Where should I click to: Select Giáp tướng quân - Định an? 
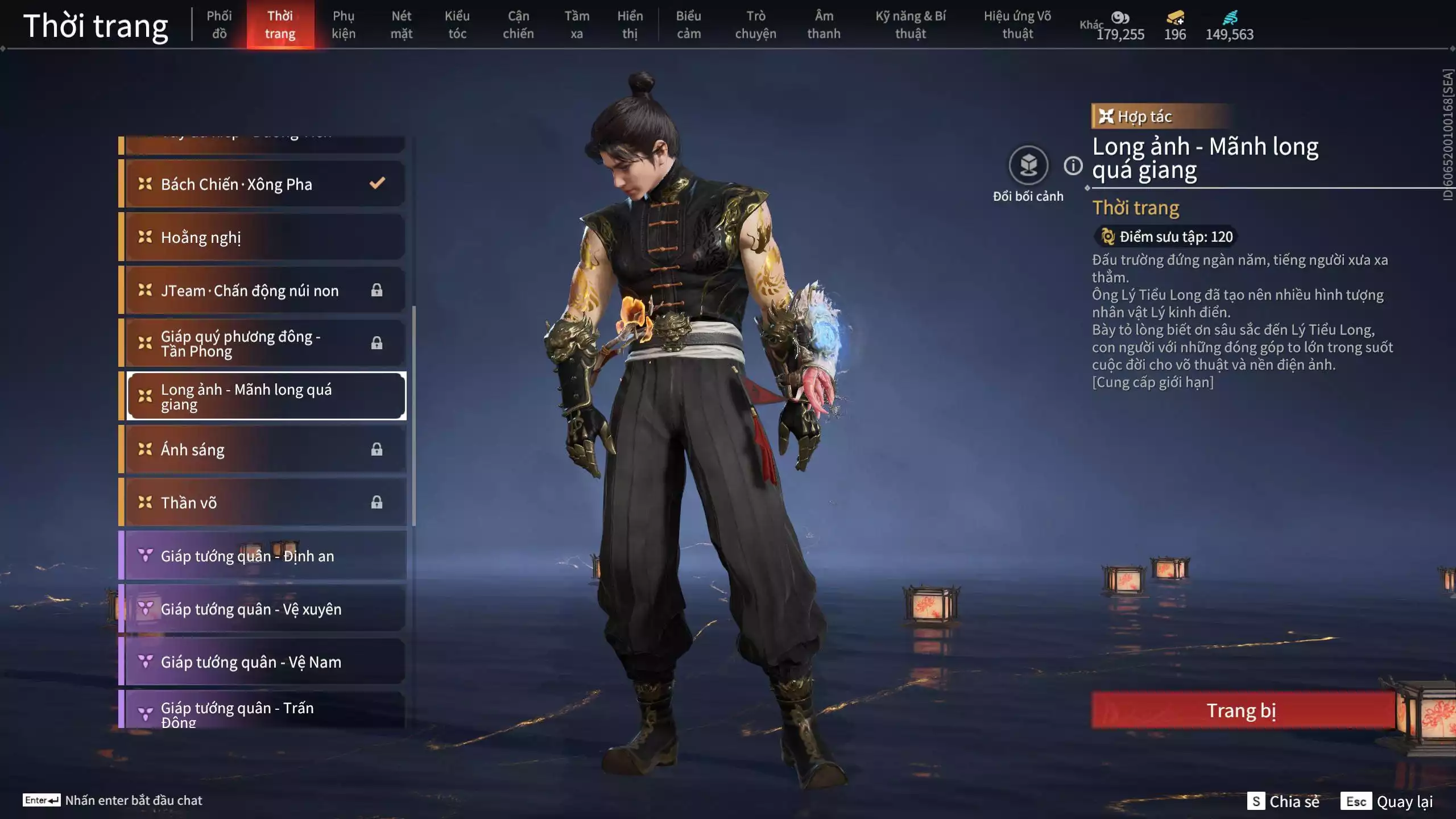click(x=265, y=556)
